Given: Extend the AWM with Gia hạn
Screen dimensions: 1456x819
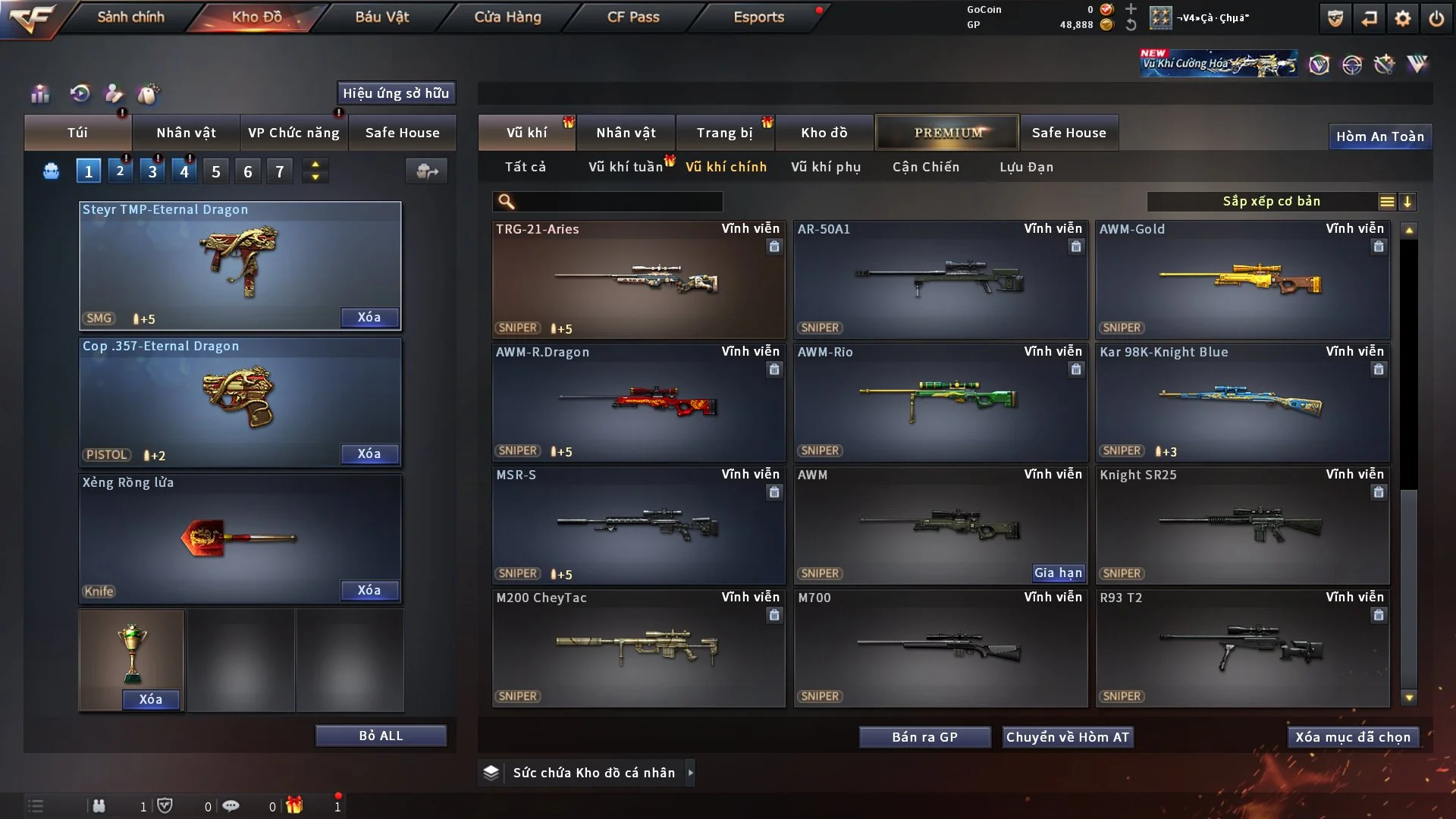Looking at the screenshot, I should (1058, 573).
